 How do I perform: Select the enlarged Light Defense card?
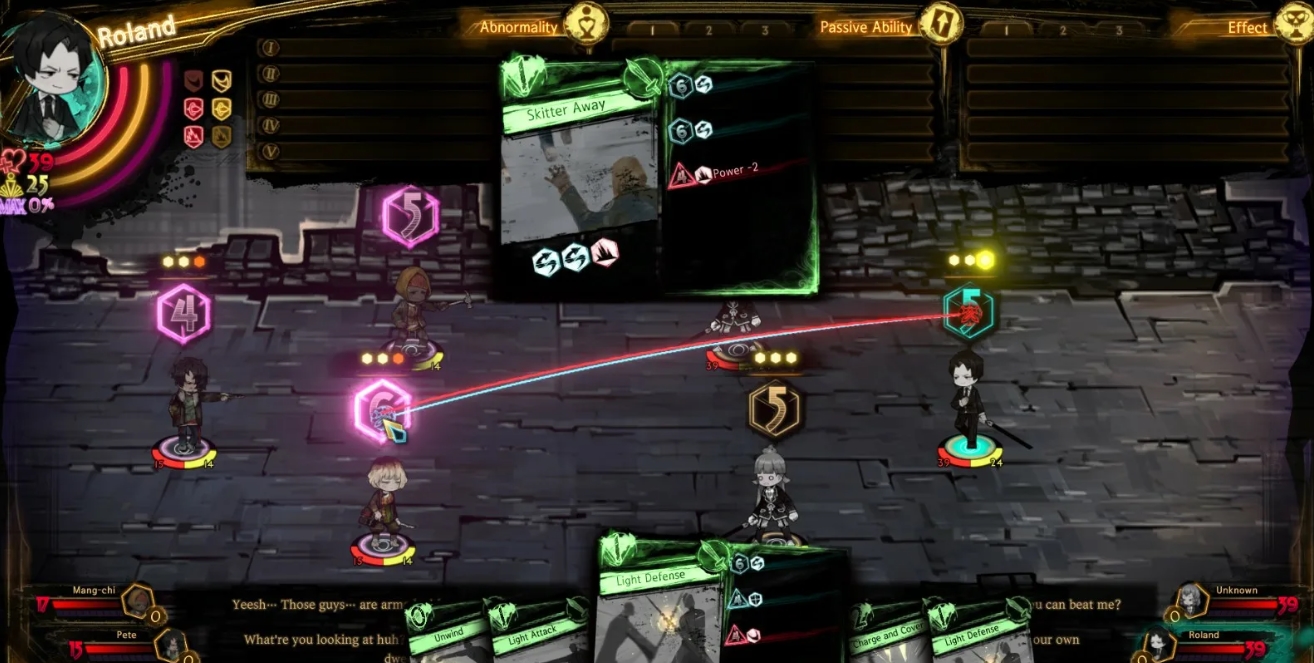tap(662, 600)
